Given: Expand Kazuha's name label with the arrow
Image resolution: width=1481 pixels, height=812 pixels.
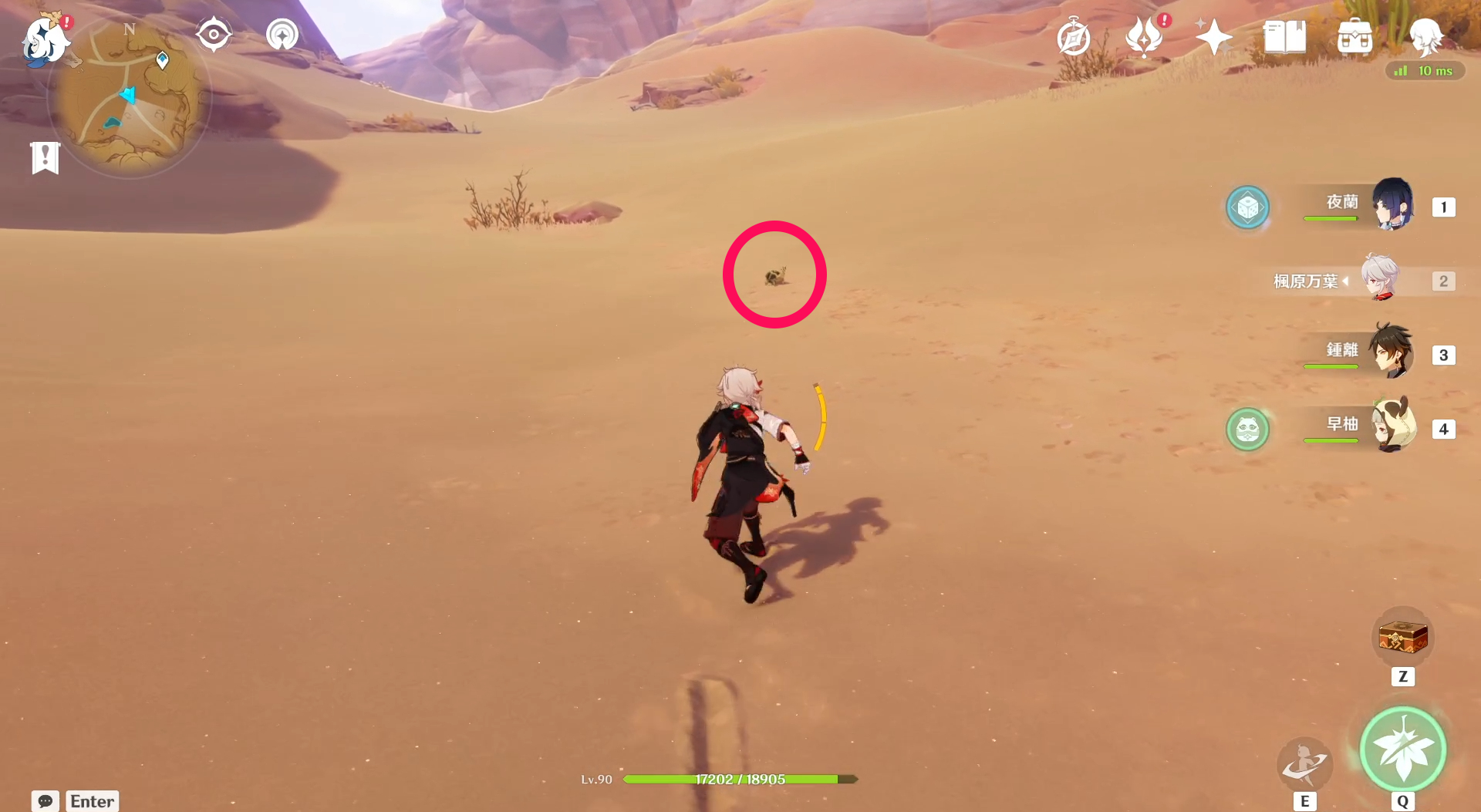Looking at the screenshot, I should coord(1346,281).
